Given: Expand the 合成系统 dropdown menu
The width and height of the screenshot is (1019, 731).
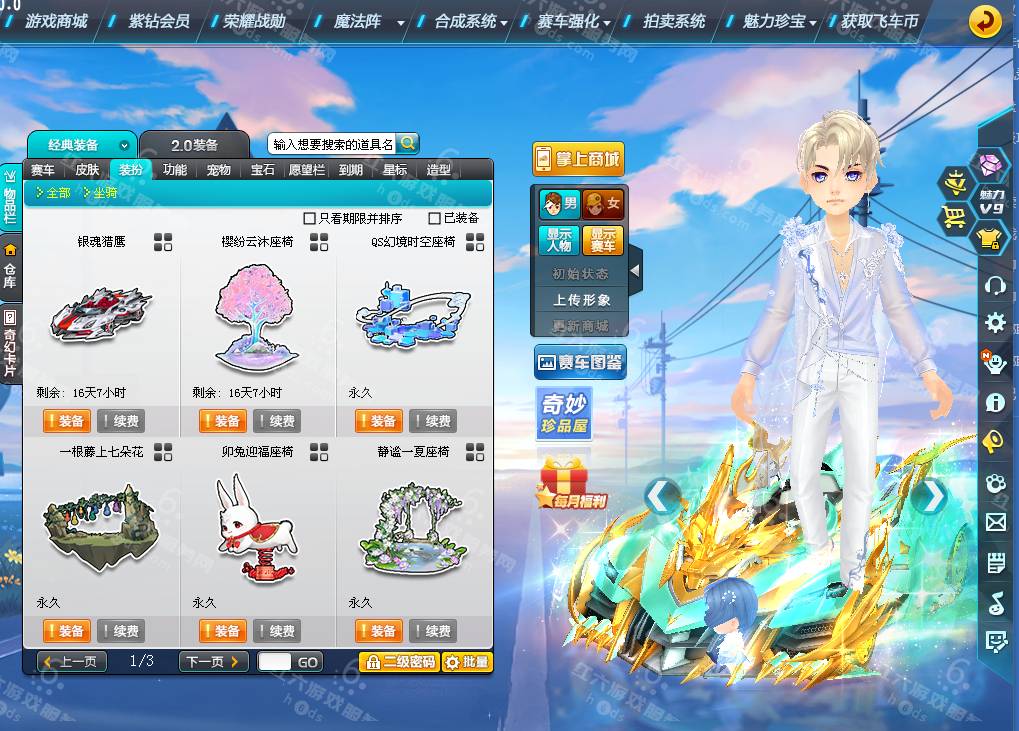Looking at the screenshot, I should (470, 21).
